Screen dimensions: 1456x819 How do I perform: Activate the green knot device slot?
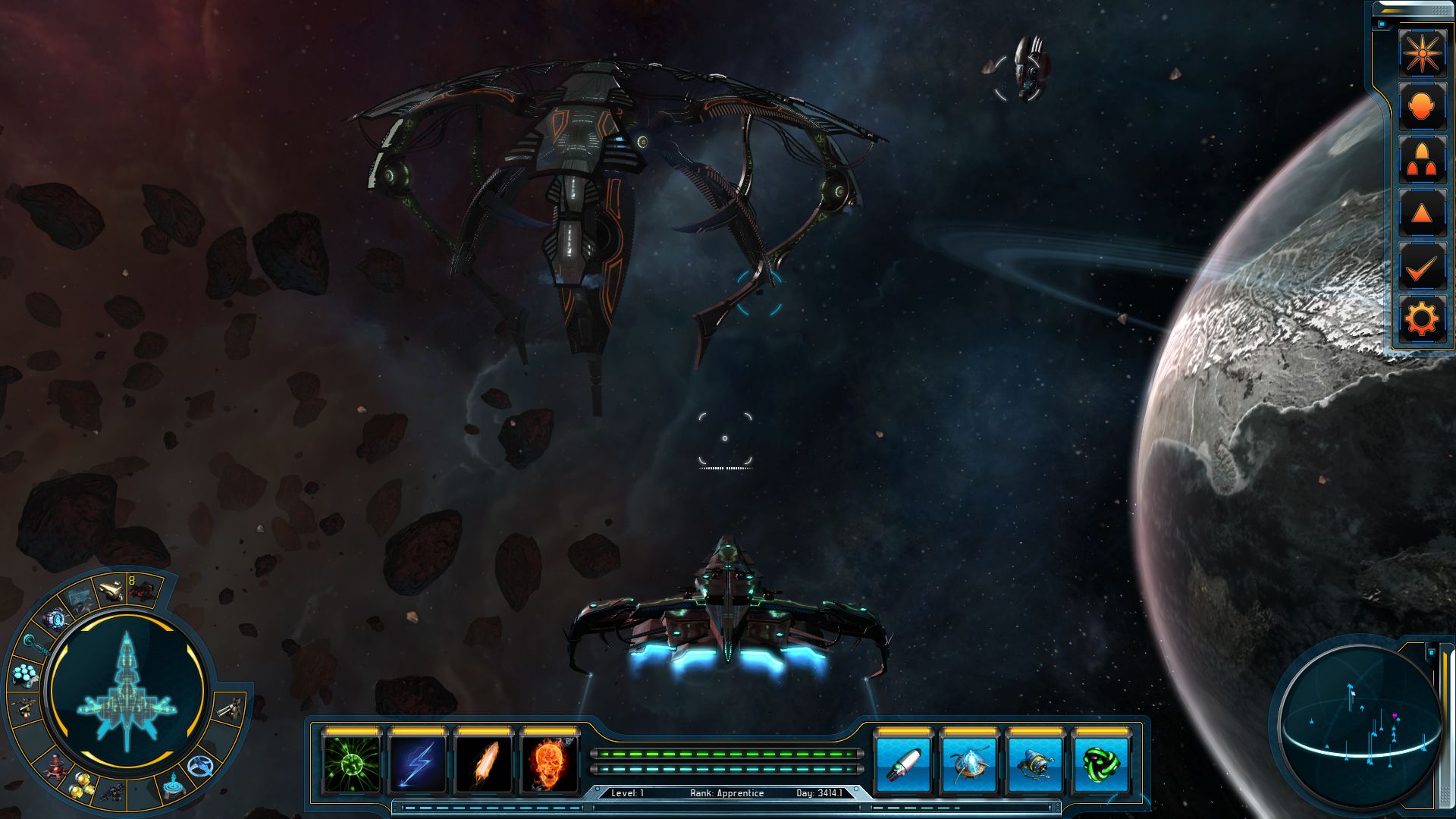pos(1101,764)
